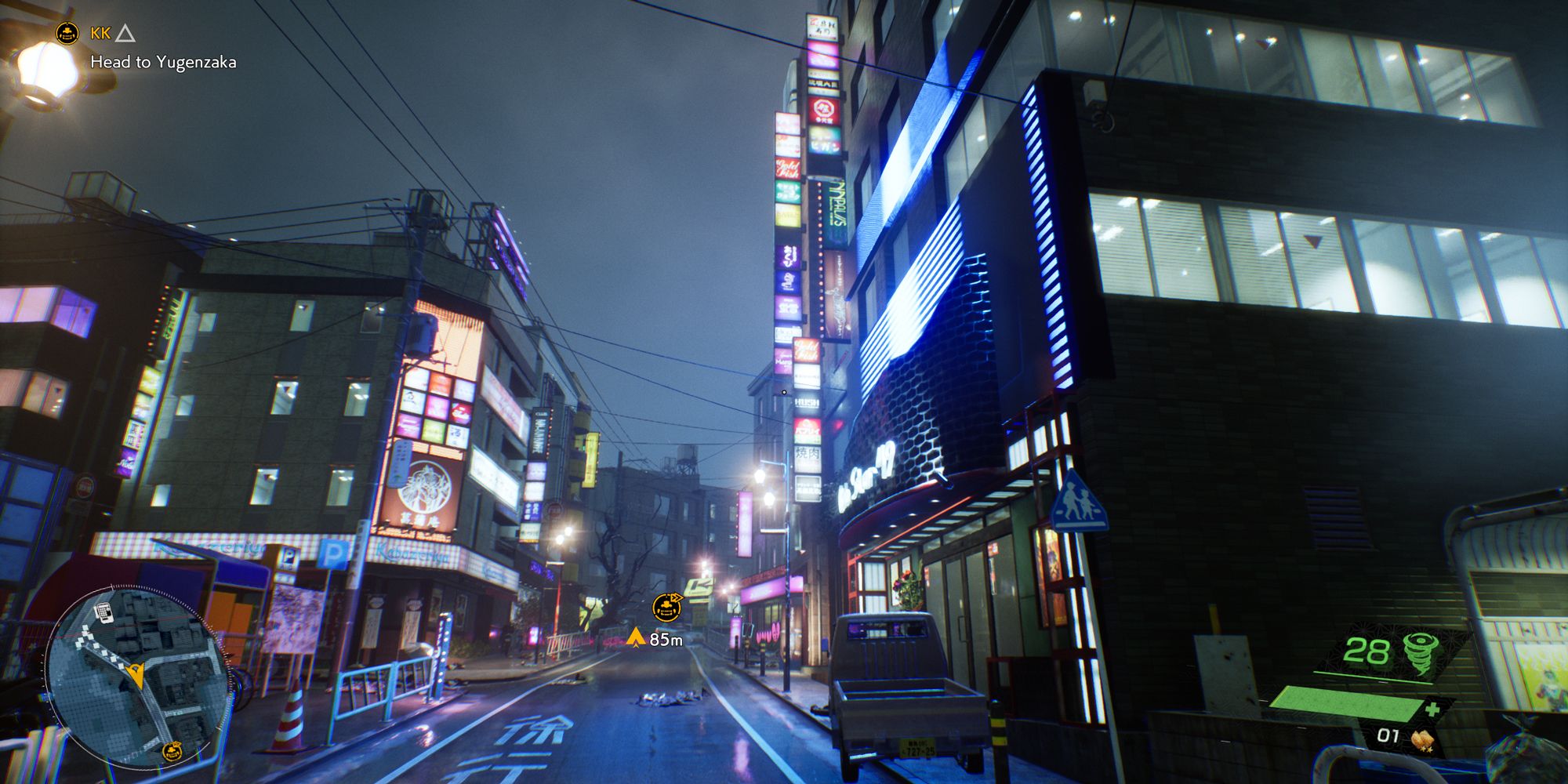The height and width of the screenshot is (784, 1568).
Task: Click the player arrow on the minimap
Action: tap(137, 676)
